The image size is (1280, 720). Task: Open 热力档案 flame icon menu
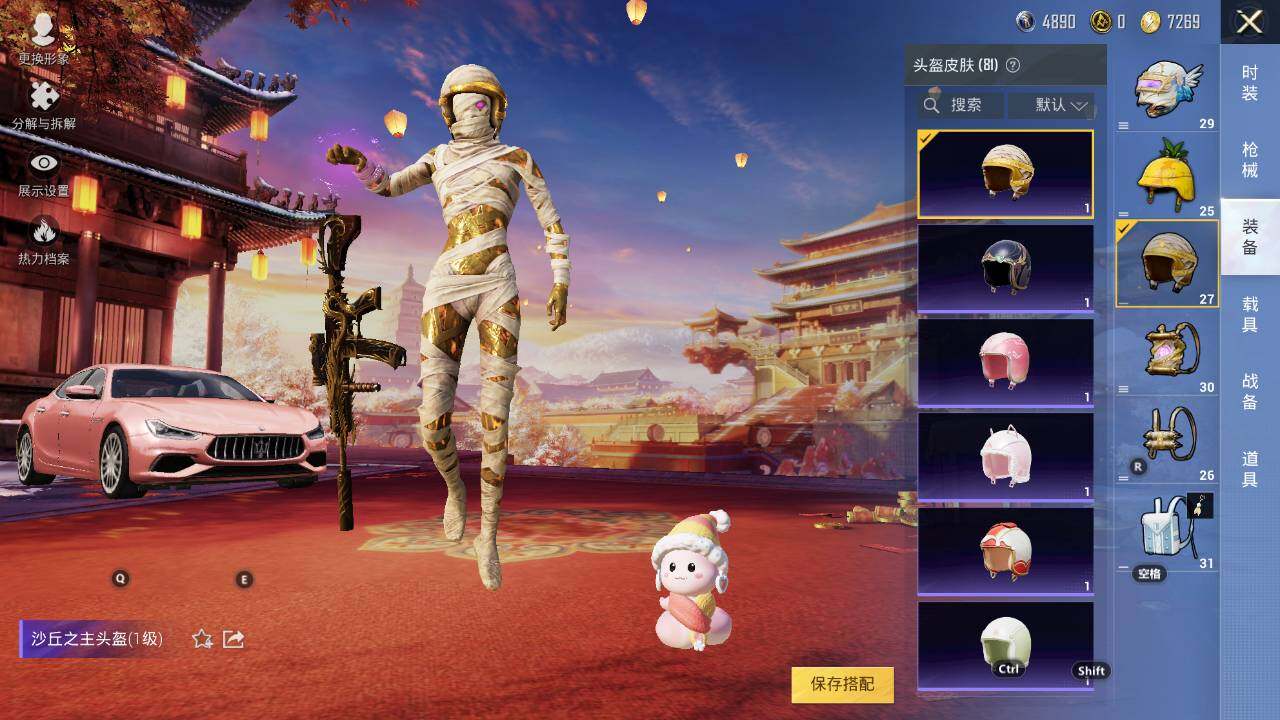pyautogui.click(x=44, y=240)
